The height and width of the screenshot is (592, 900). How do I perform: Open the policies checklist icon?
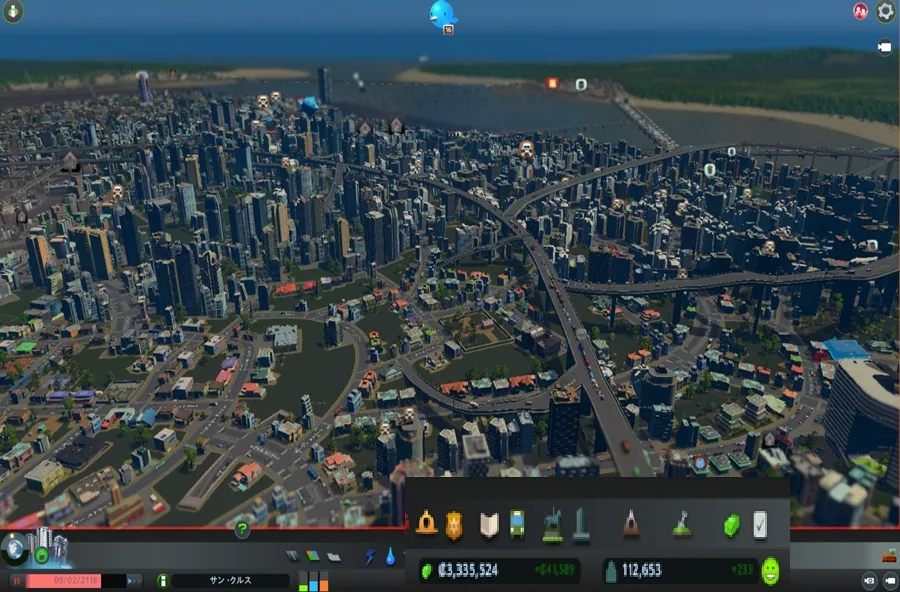click(760, 524)
